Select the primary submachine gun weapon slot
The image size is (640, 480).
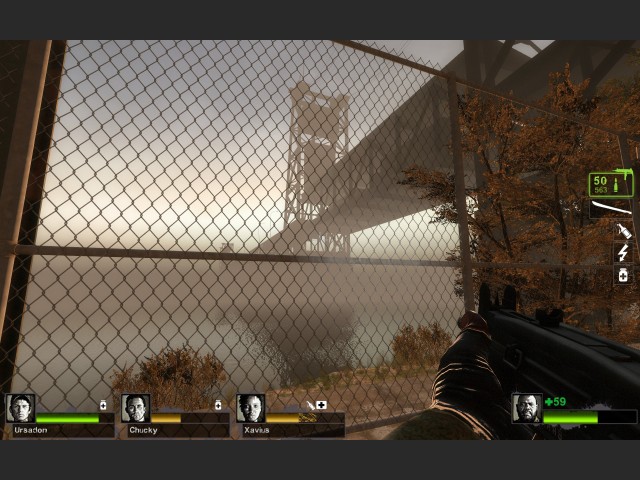point(610,184)
